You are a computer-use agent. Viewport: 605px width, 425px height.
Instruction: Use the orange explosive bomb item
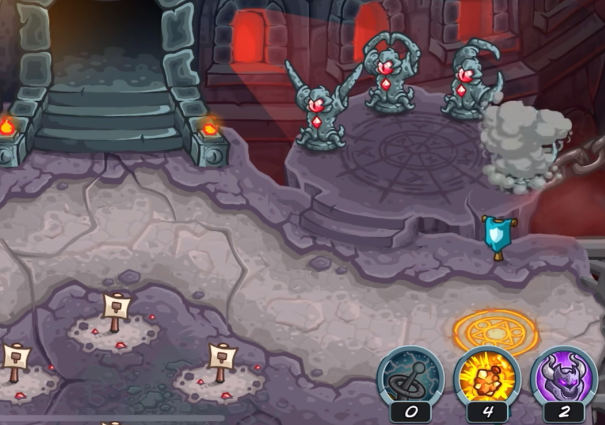(486, 377)
